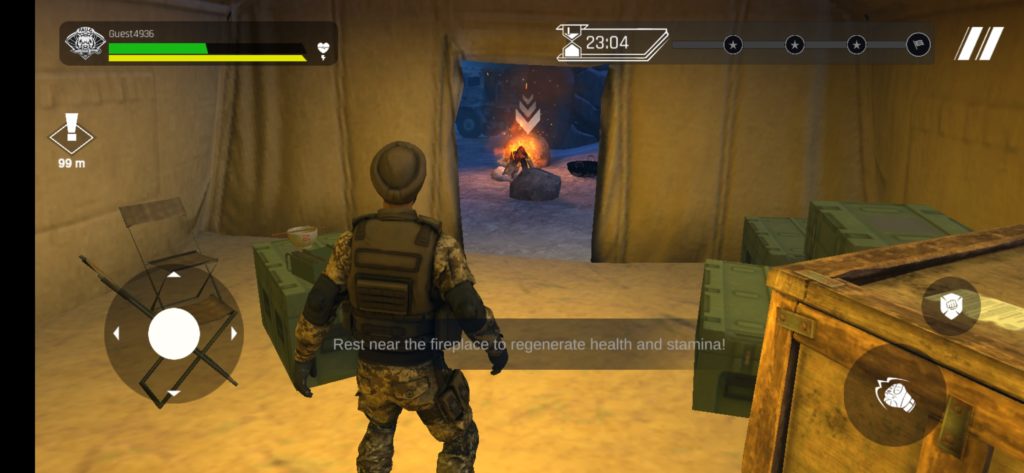1024x473 pixels.
Task: Pause the game with the slash button
Action: coord(978,44)
